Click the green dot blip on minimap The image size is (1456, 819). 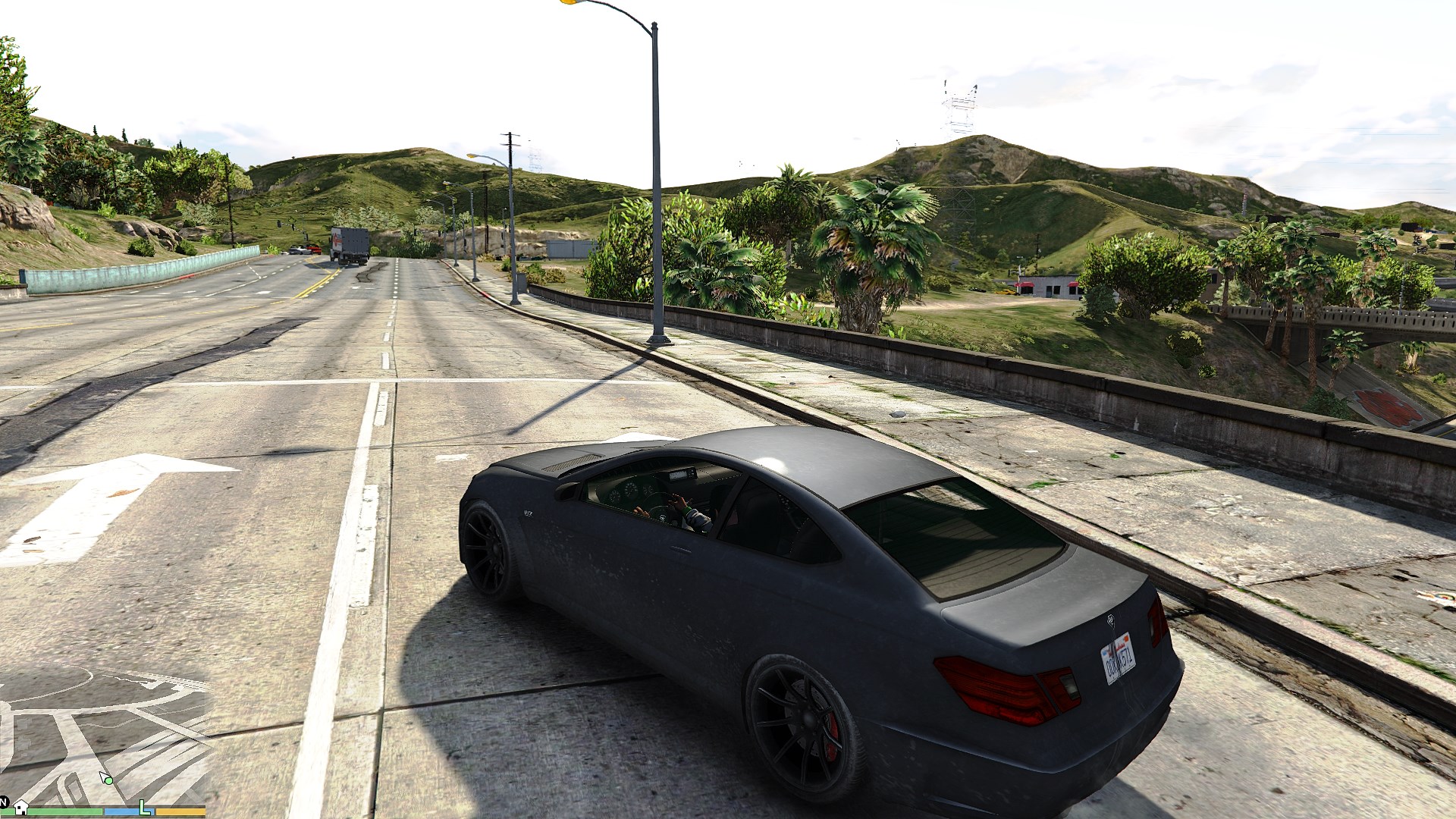tap(109, 780)
